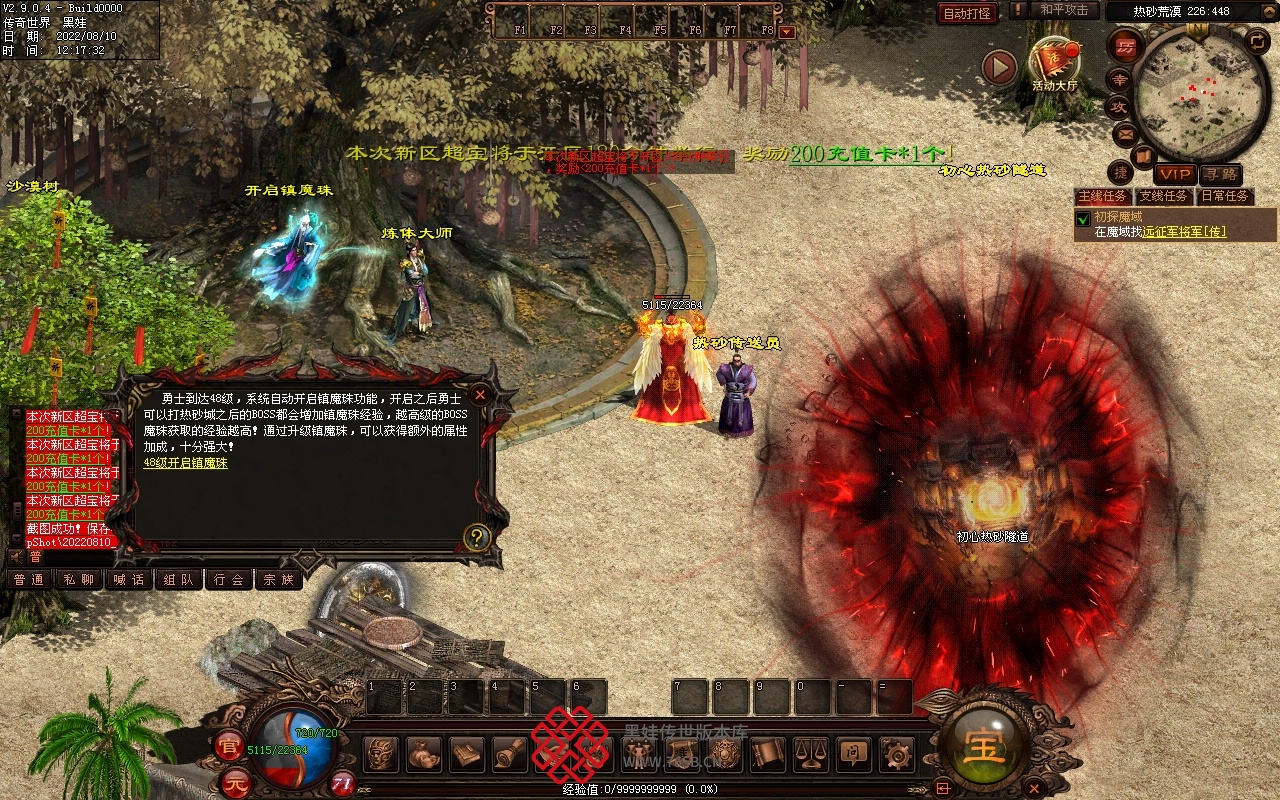The image size is (1280, 800).
Task: Close the NPC dialogue window
Action: (480, 395)
